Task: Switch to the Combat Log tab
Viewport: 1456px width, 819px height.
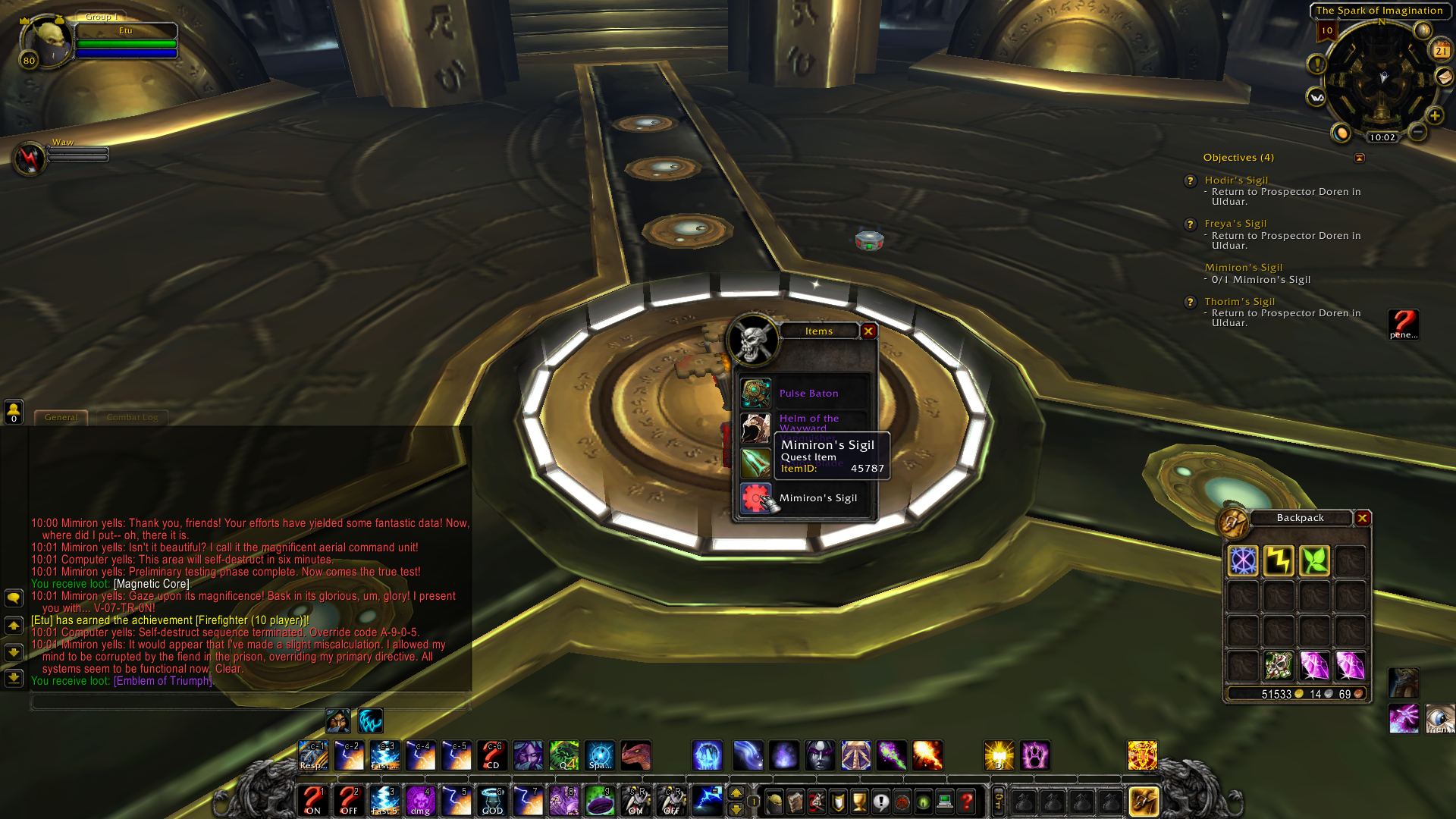Action: 132,417
